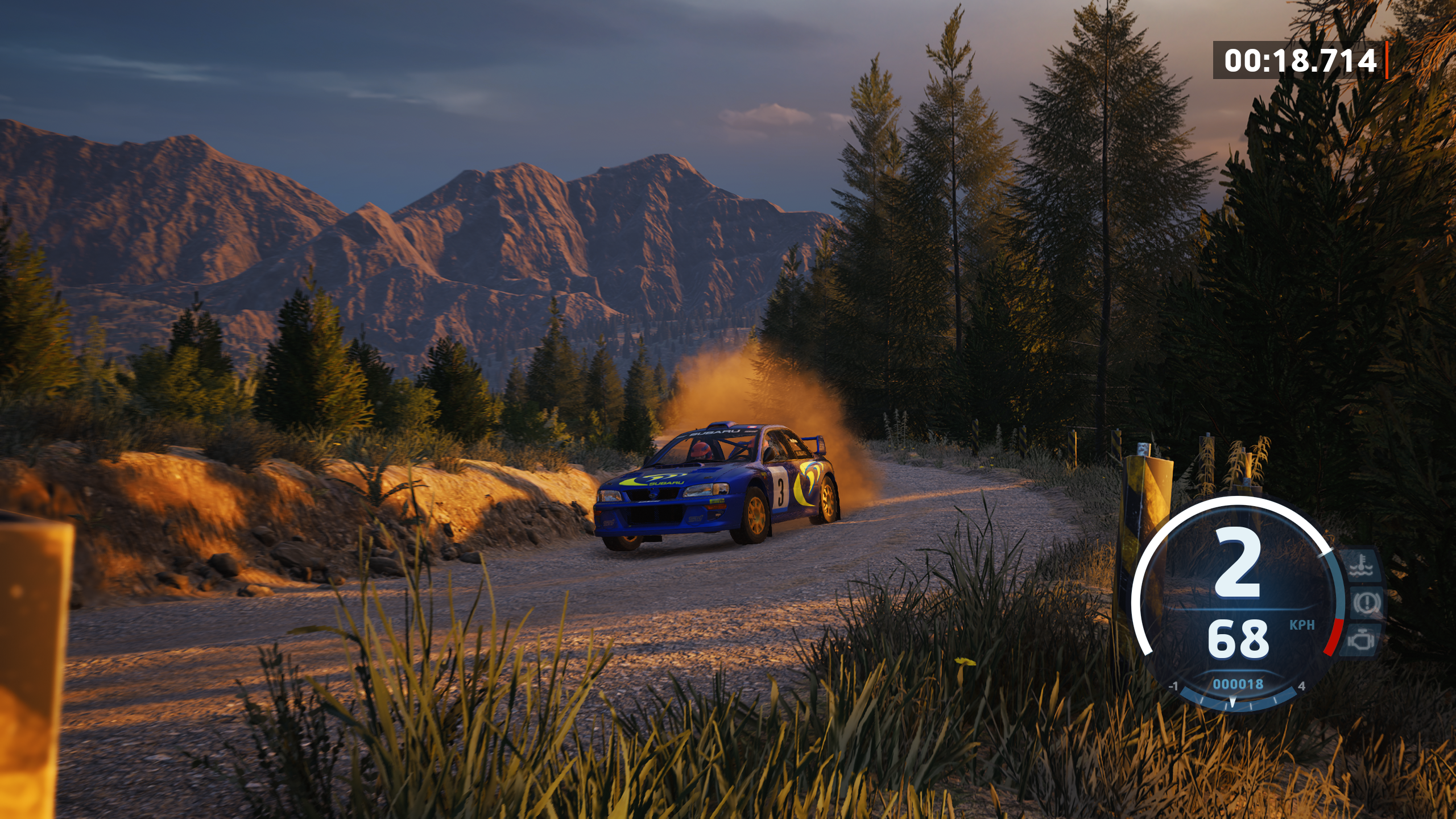Viewport: 1456px width, 819px height.
Task: Click the engine damage warning icon
Action: [x=1362, y=640]
